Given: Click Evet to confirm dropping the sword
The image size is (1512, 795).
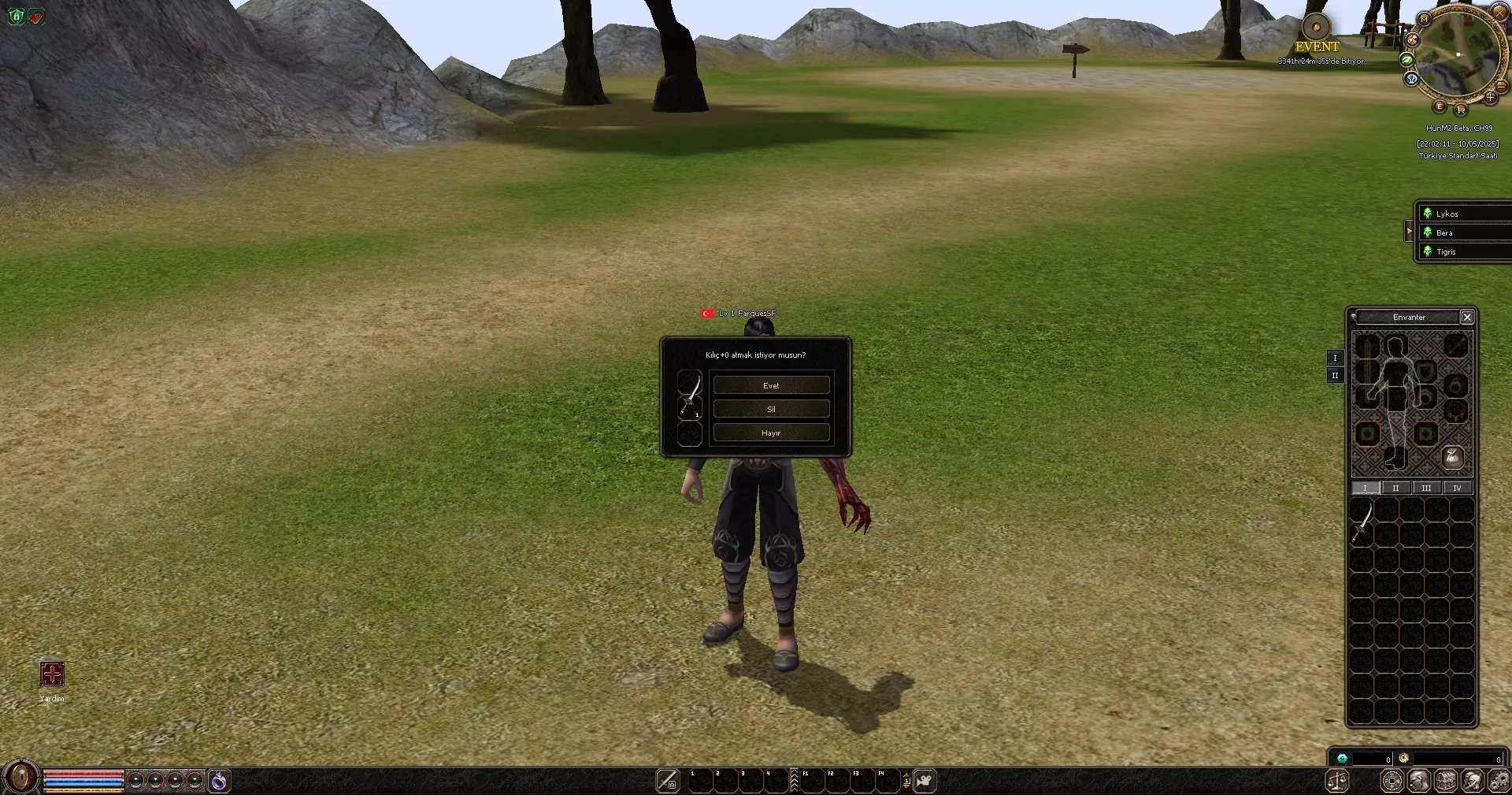Looking at the screenshot, I should [x=771, y=385].
